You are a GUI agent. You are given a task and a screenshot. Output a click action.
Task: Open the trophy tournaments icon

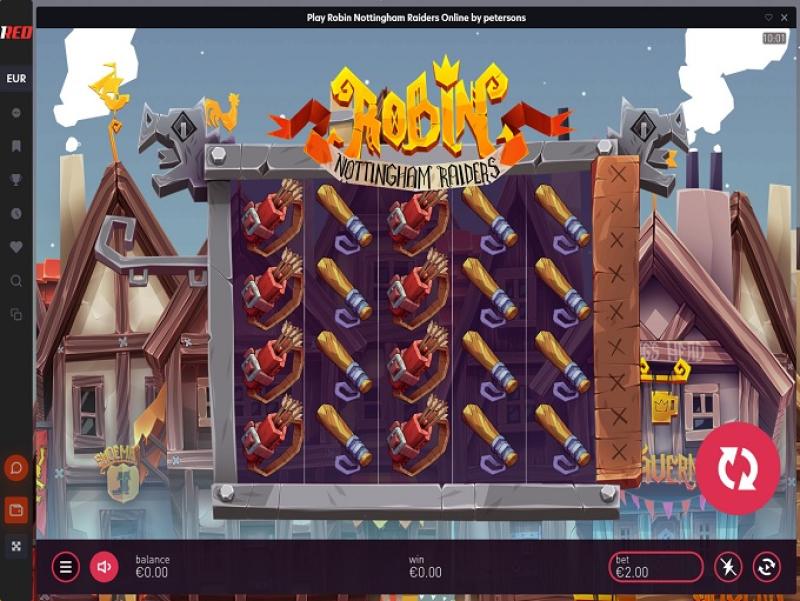[x=16, y=180]
